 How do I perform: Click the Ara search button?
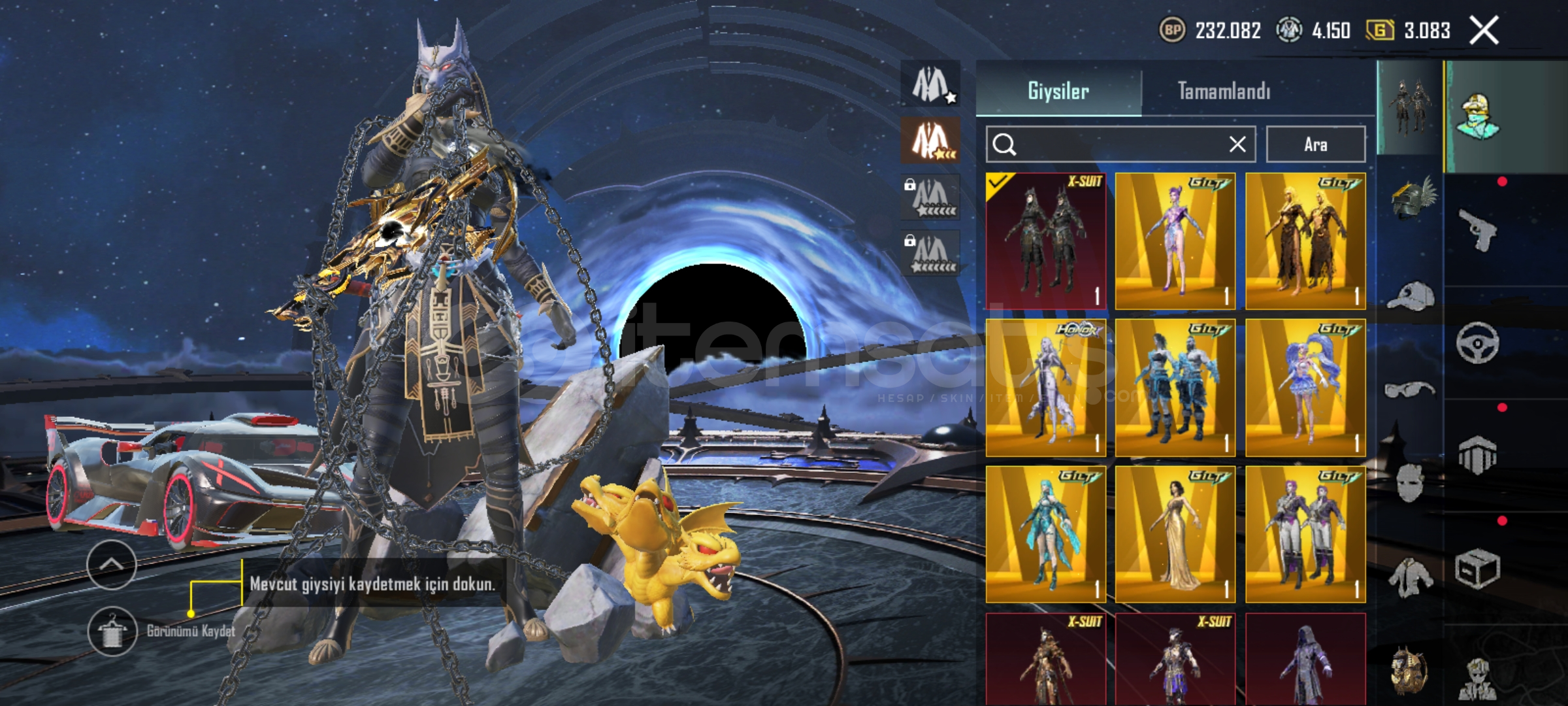[x=1315, y=144]
